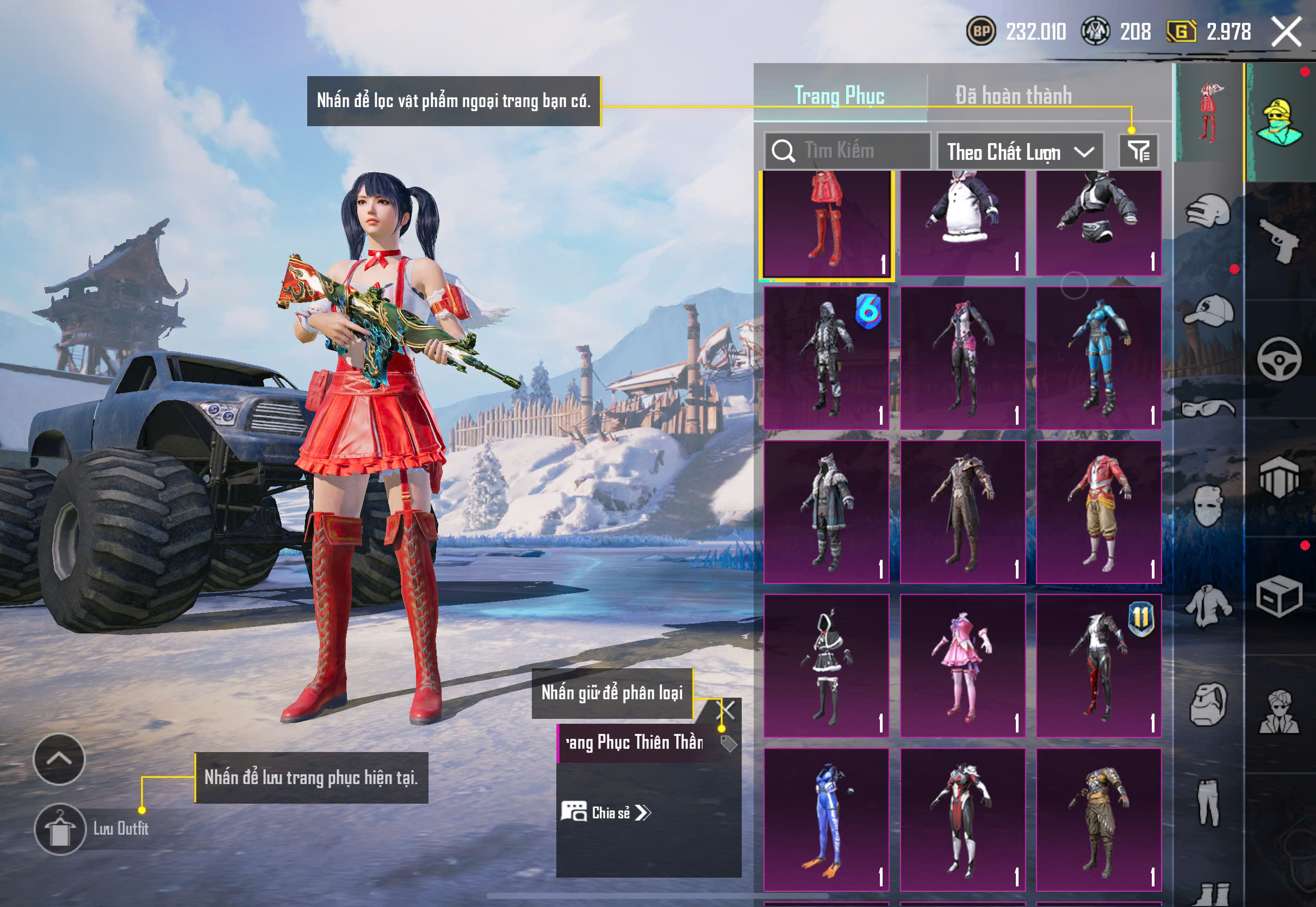1316x907 pixels.
Task: Expand the round up-arrow button
Action: point(59,759)
